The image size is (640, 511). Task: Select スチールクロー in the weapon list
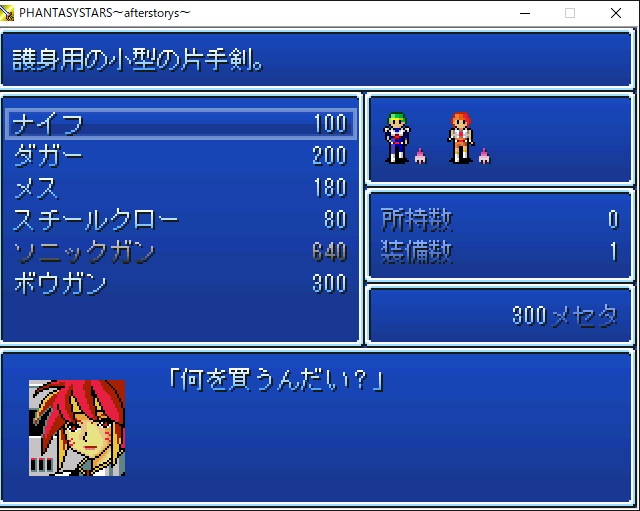point(180,219)
